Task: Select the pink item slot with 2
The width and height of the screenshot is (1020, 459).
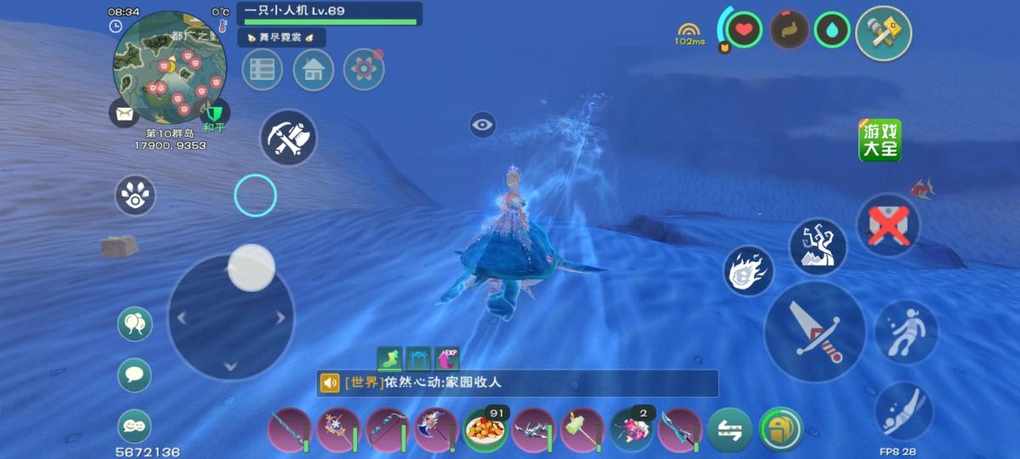Action: [631, 430]
